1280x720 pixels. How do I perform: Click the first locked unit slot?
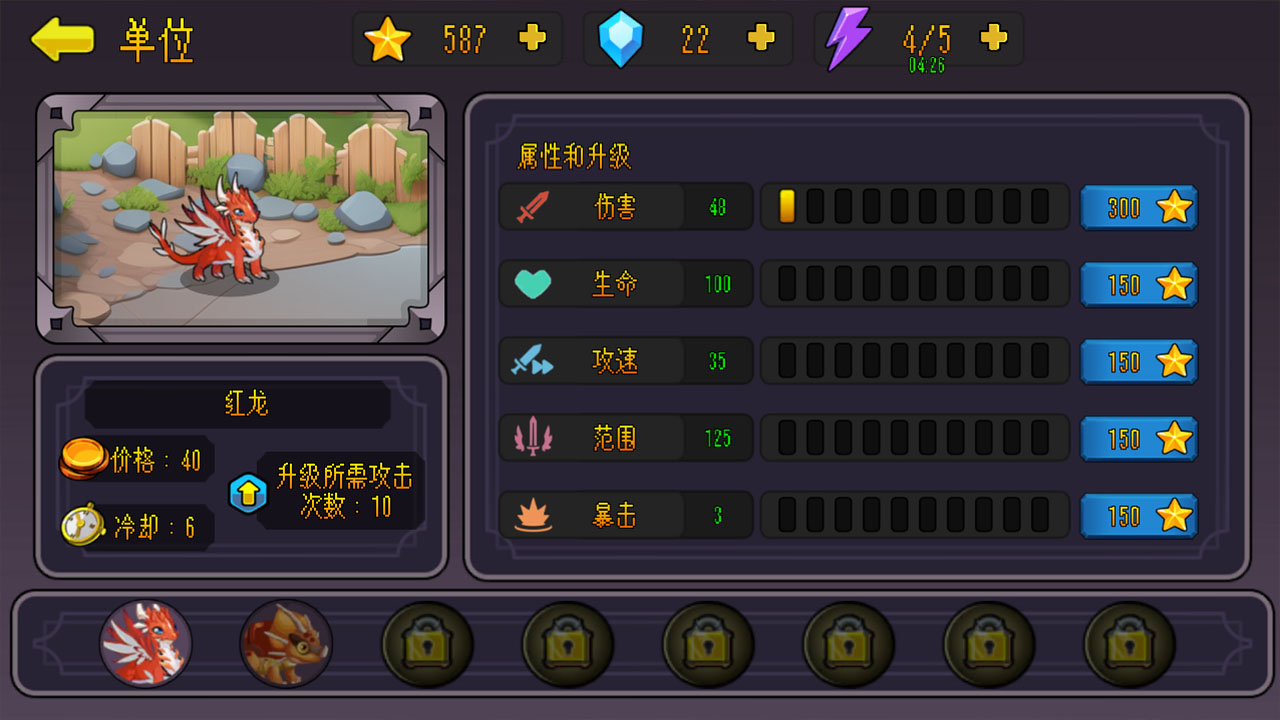[x=427, y=643]
